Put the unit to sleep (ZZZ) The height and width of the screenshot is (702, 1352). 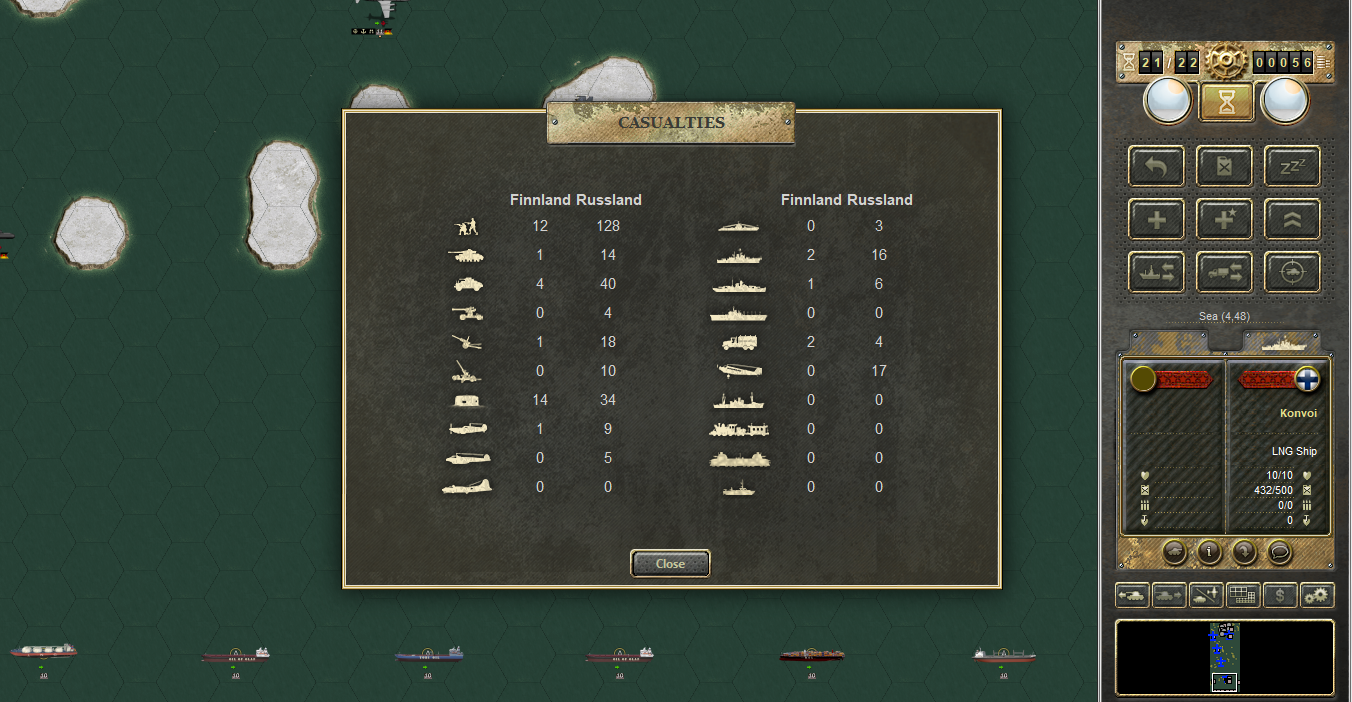tap(1292, 166)
